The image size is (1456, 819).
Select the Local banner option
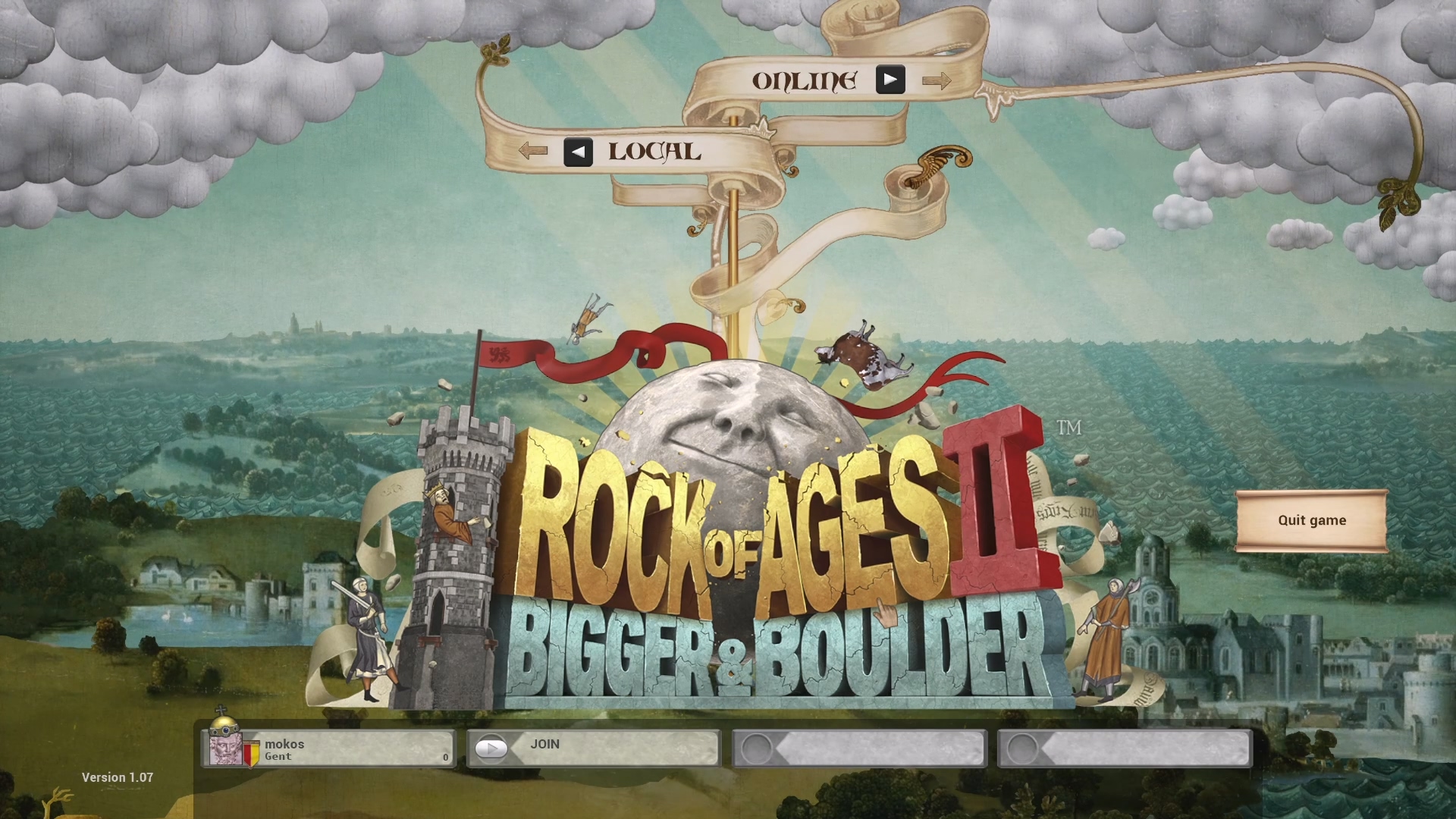point(654,152)
